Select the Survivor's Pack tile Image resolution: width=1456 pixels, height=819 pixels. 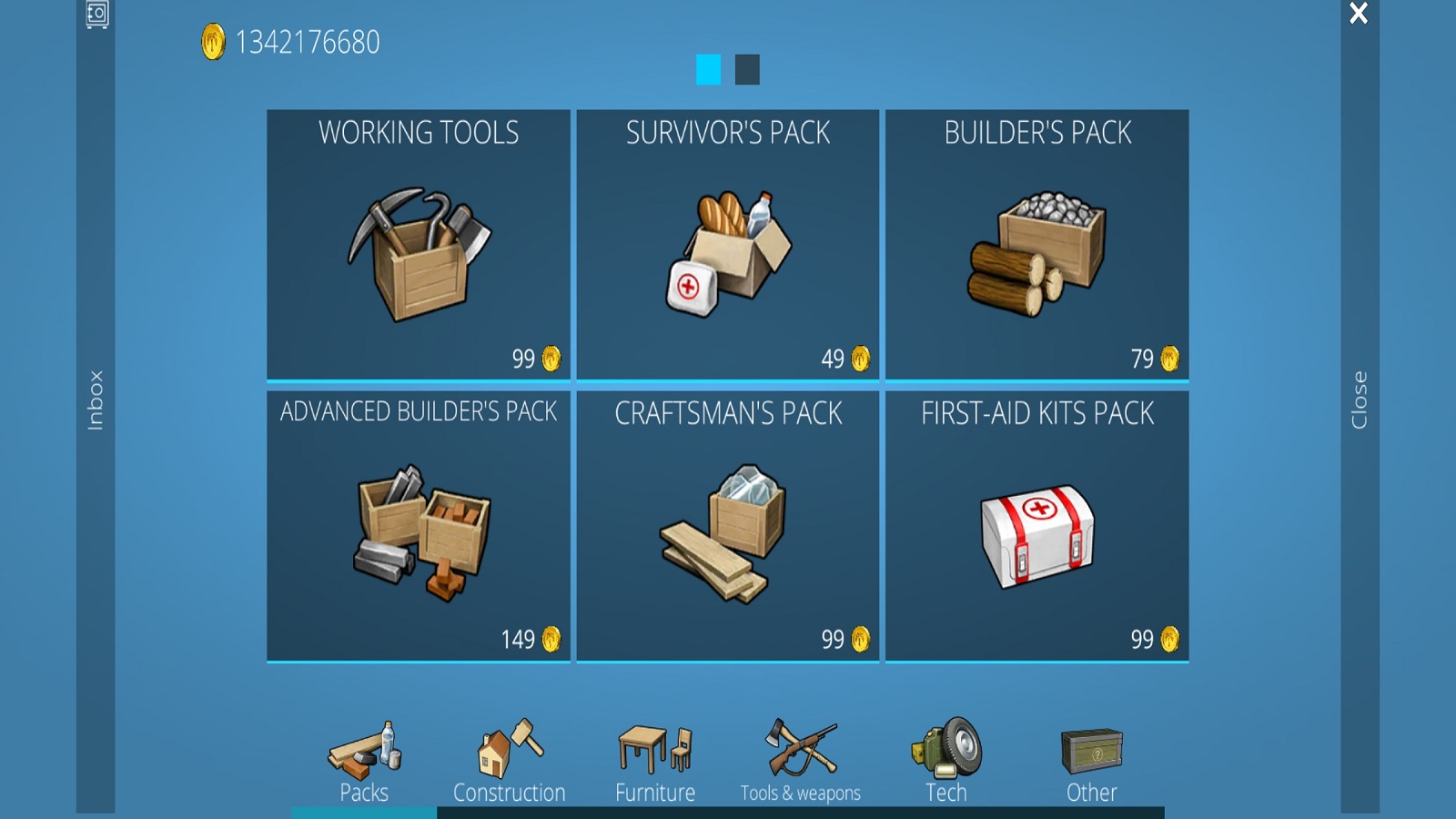[x=728, y=246]
